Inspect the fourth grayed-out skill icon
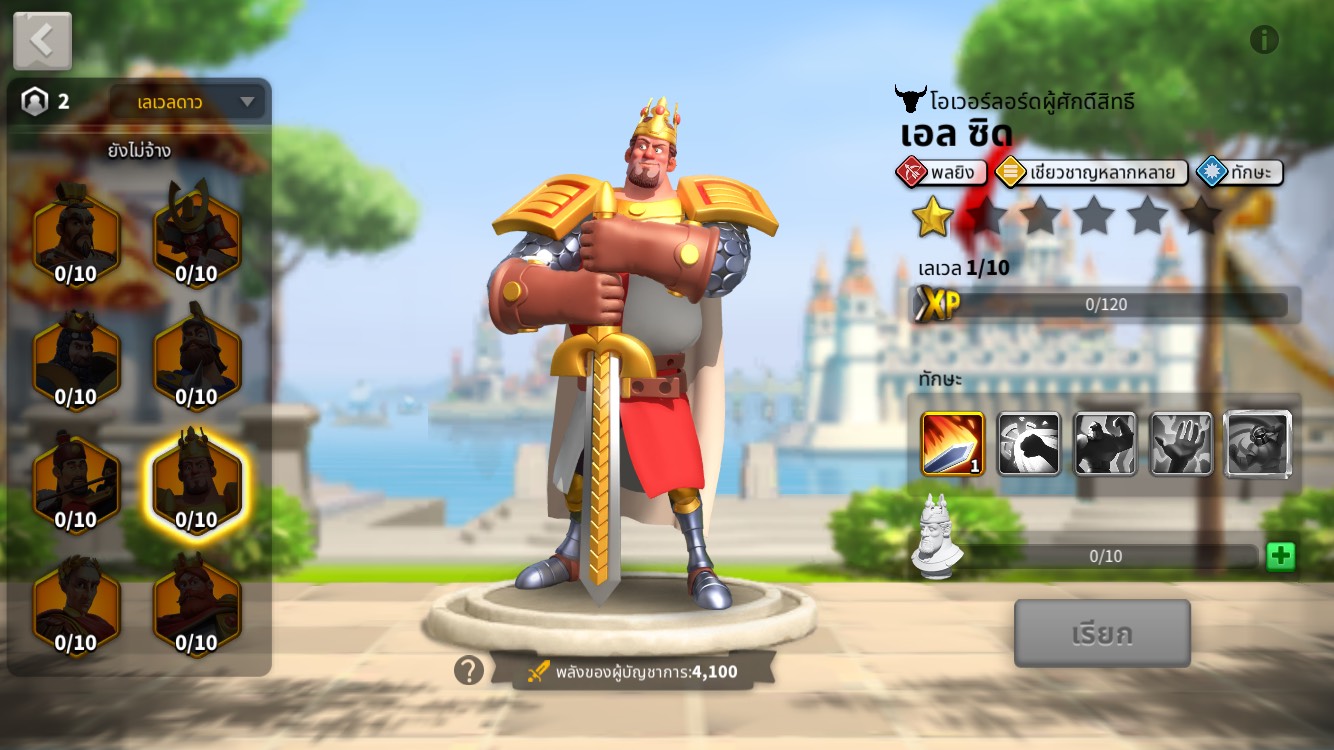 pyautogui.click(x=1181, y=443)
